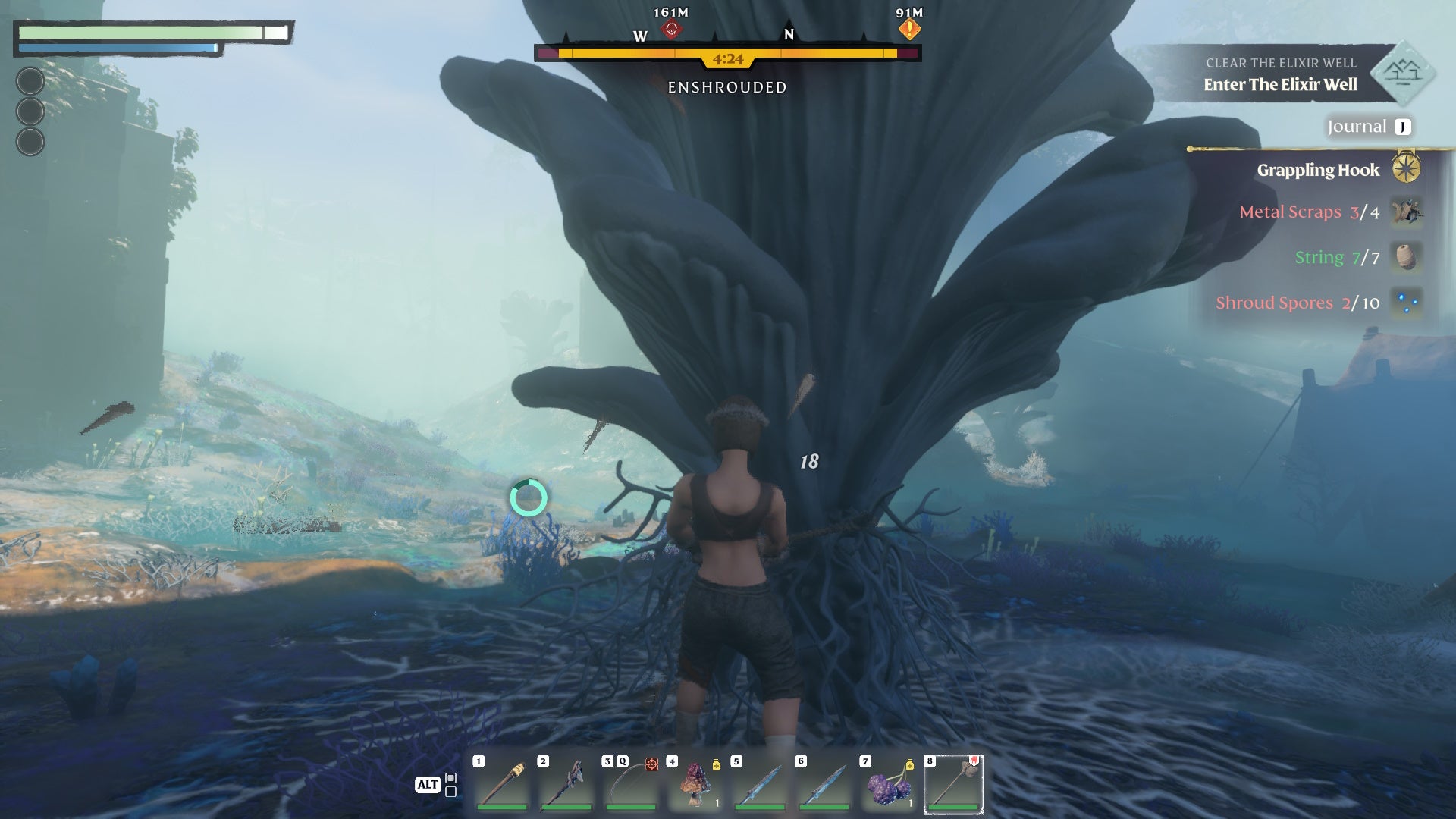Click the orange quest marker at 91M
1456x819 pixels.
[909, 30]
